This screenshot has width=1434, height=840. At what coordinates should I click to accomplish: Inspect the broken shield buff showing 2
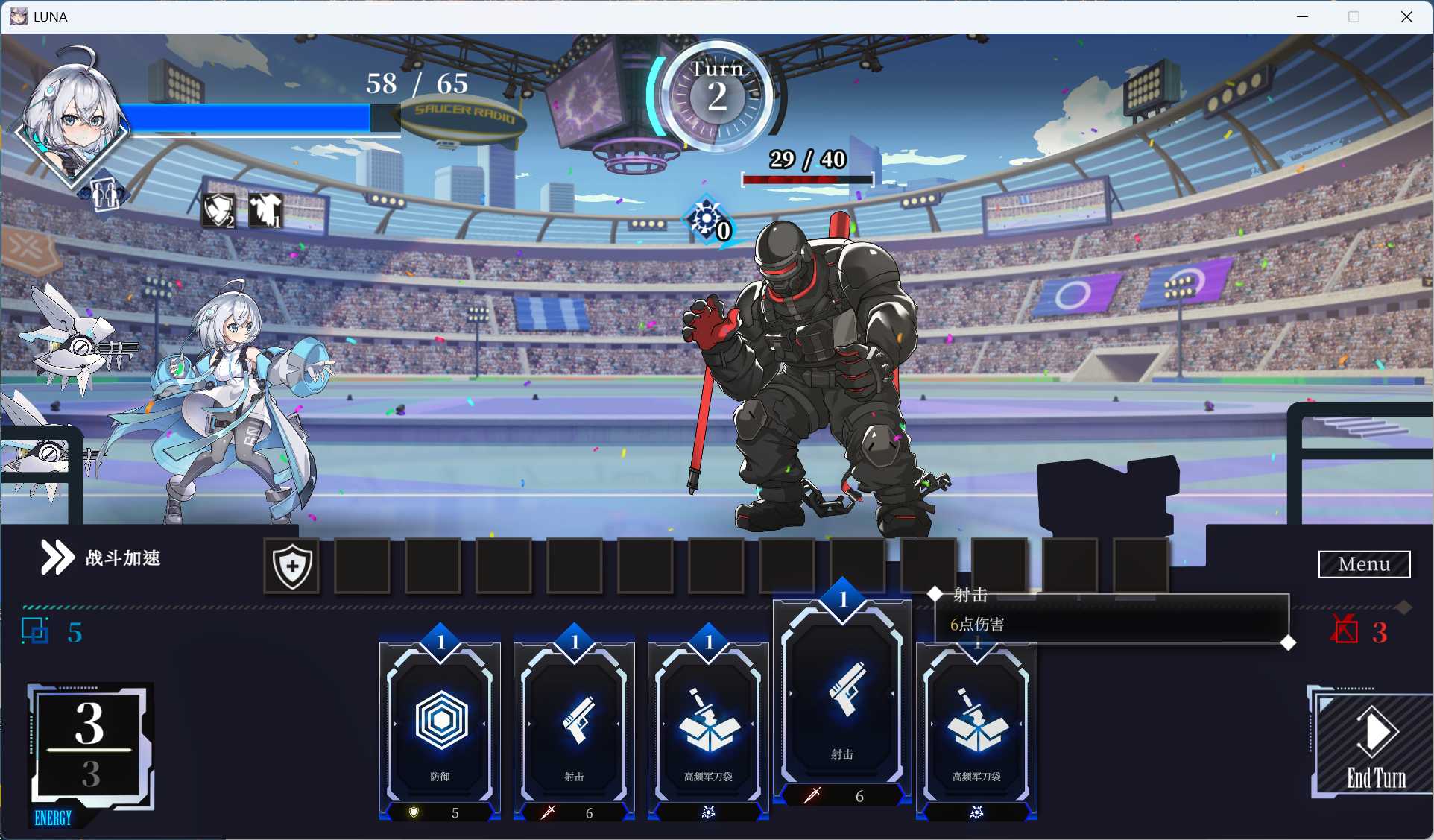[x=218, y=210]
